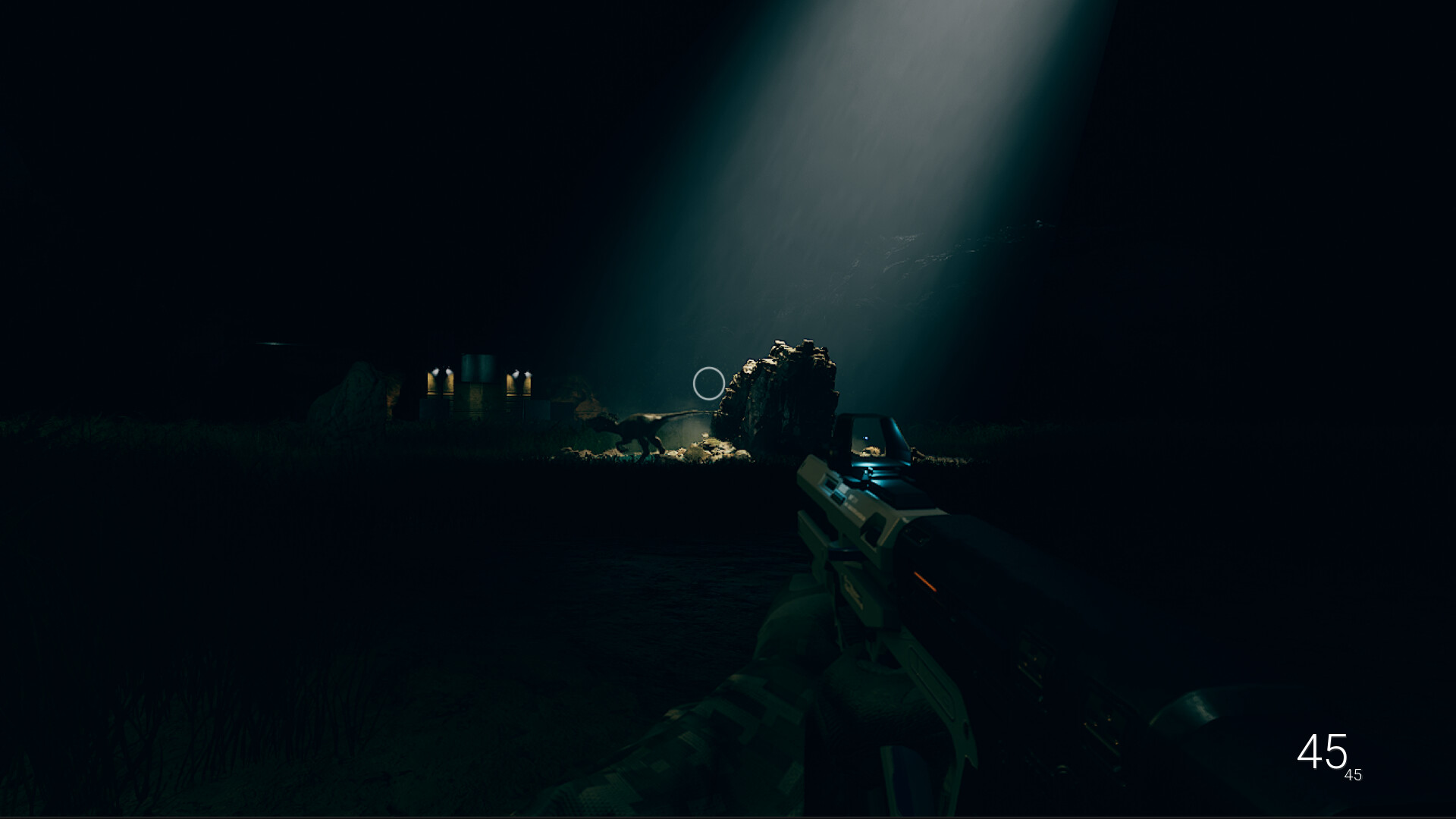This screenshot has height=819, width=1456.
Task: Click the blue dot inside the weapon optic
Action: click(x=864, y=437)
